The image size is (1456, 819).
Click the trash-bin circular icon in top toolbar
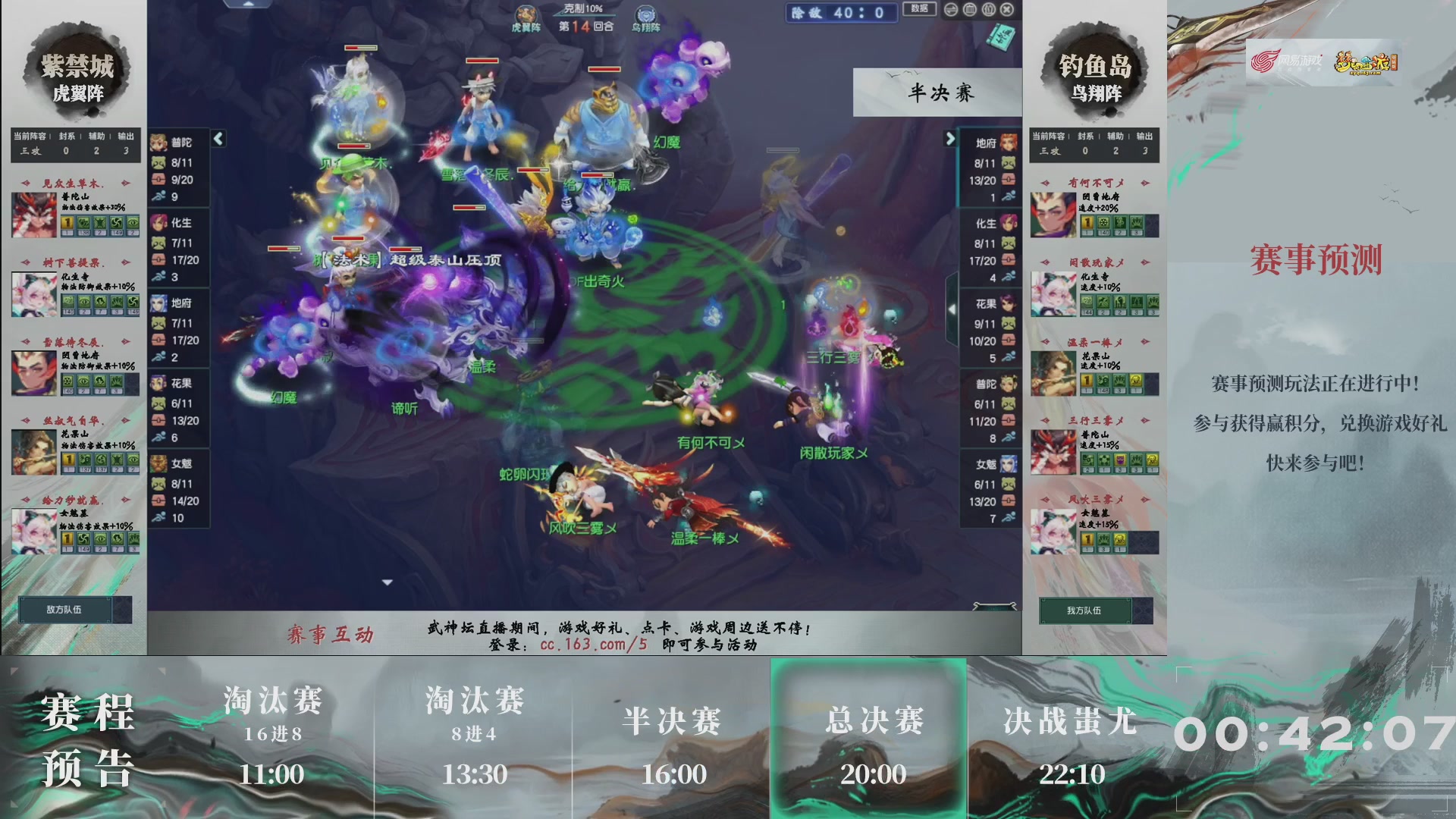(x=969, y=9)
